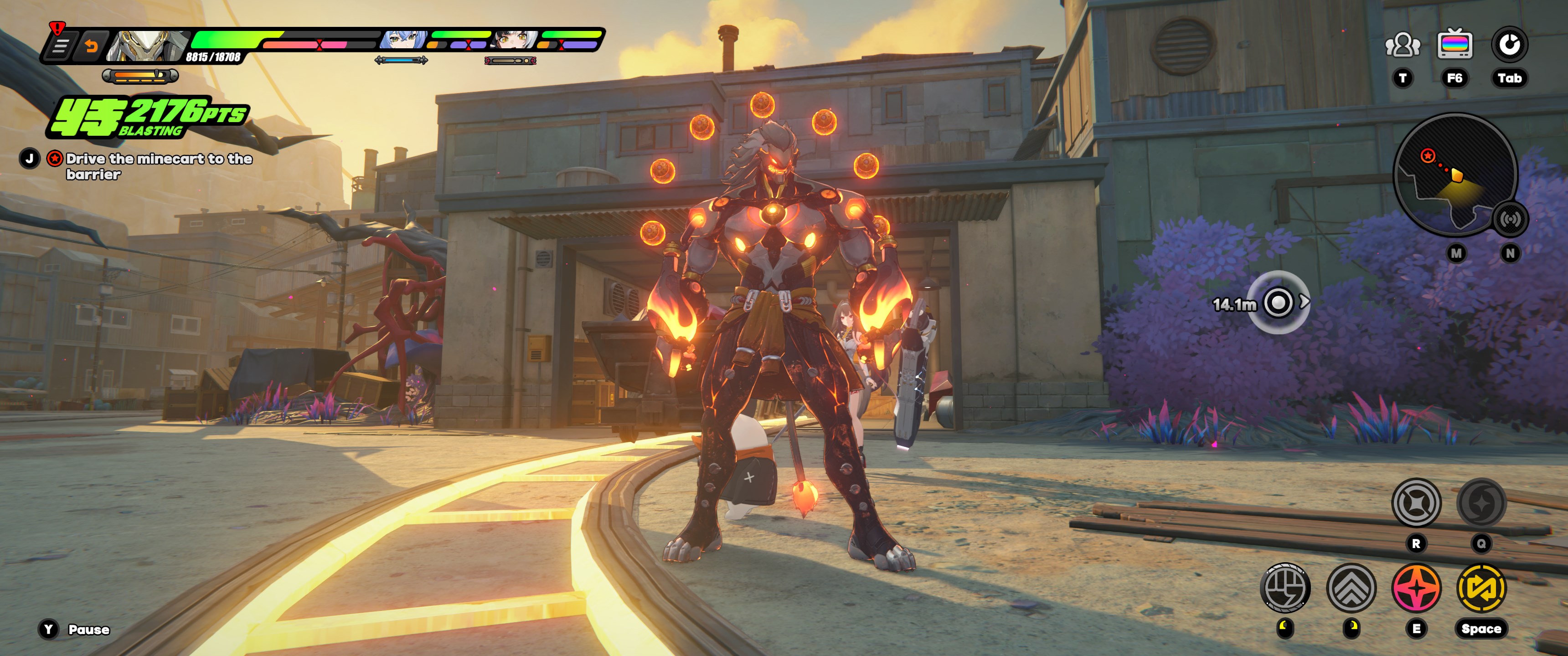Click the circular dial icon labeled Tab
1568x656 pixels.
coord(1509,45)
